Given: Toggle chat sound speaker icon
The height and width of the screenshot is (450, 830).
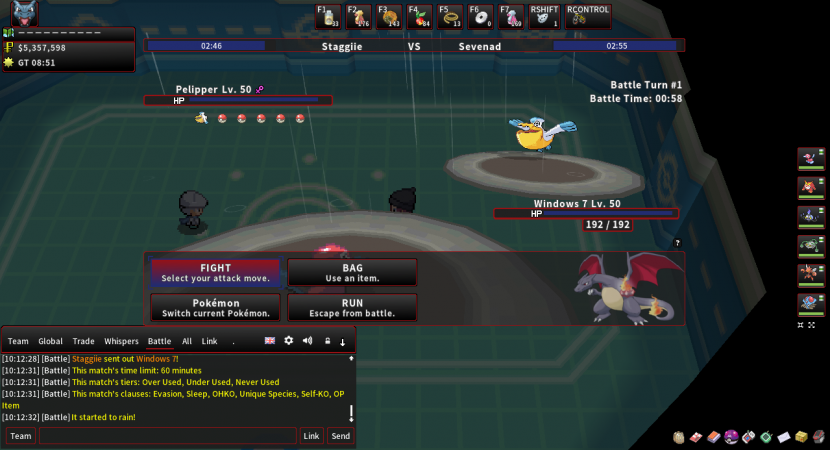Looking at the screenshot, I should pos(307,341).
